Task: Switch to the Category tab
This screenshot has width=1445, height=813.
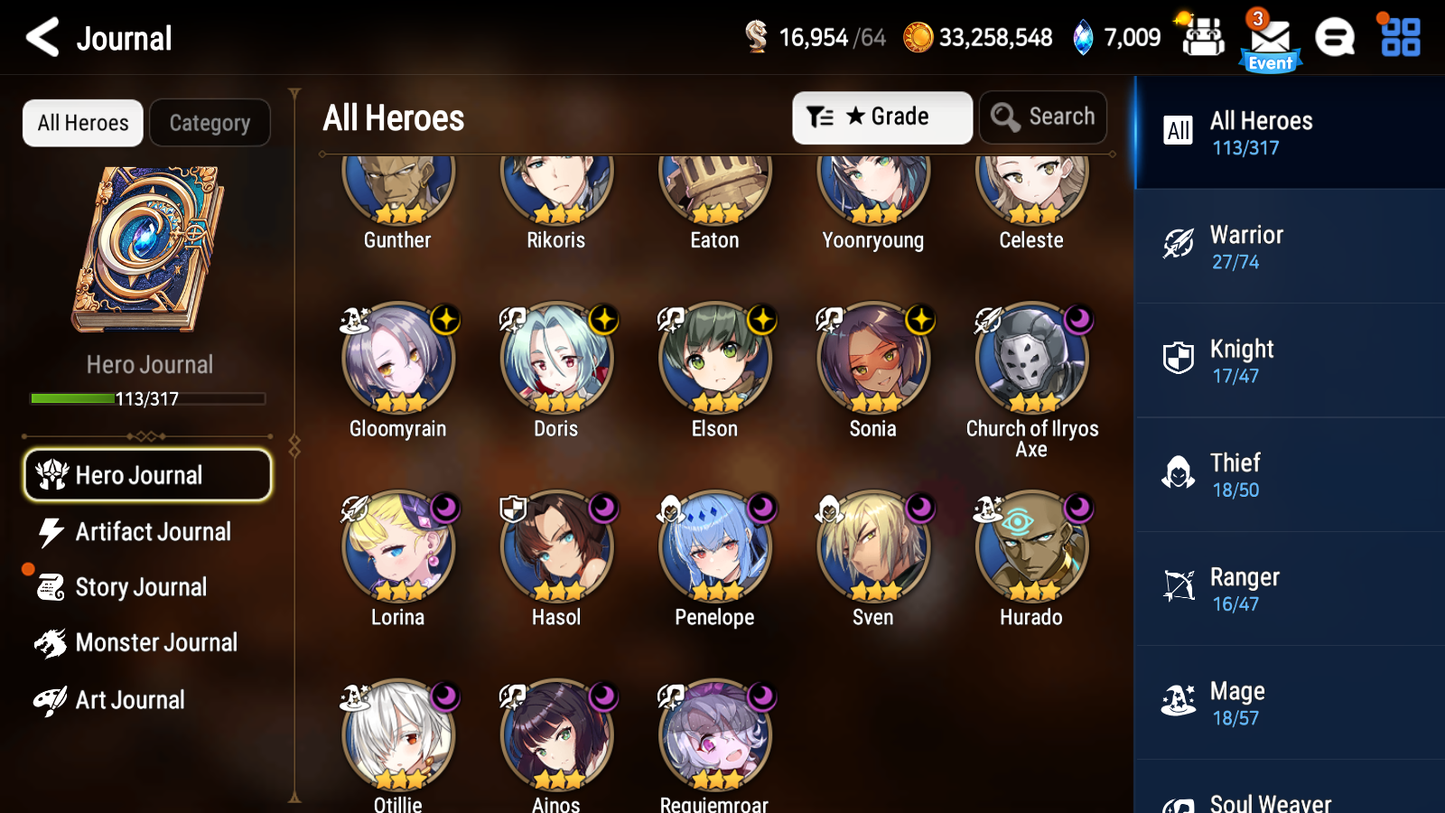Action: tap(210, 123)
